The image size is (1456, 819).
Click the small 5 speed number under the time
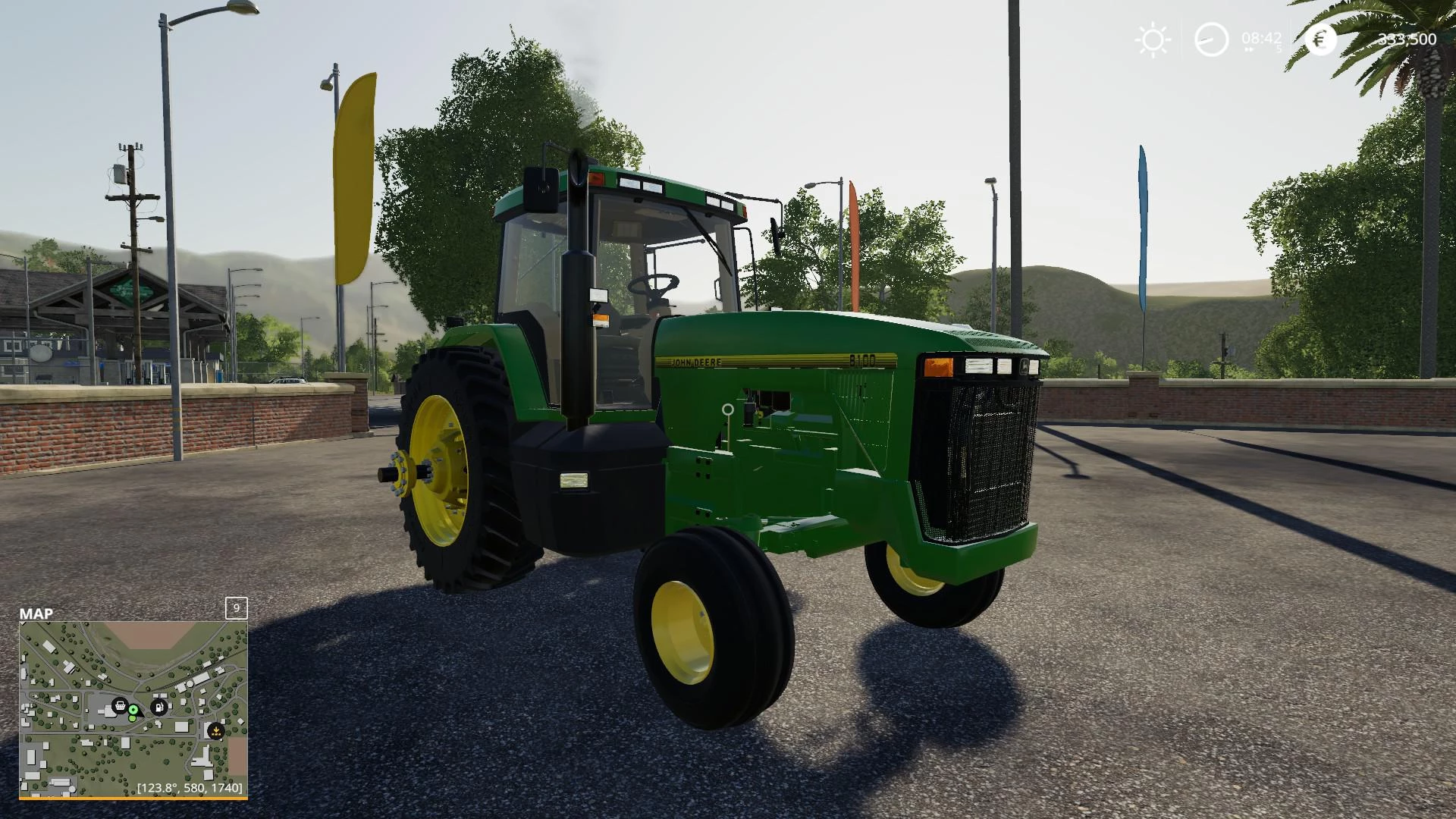pos(1279,49)
